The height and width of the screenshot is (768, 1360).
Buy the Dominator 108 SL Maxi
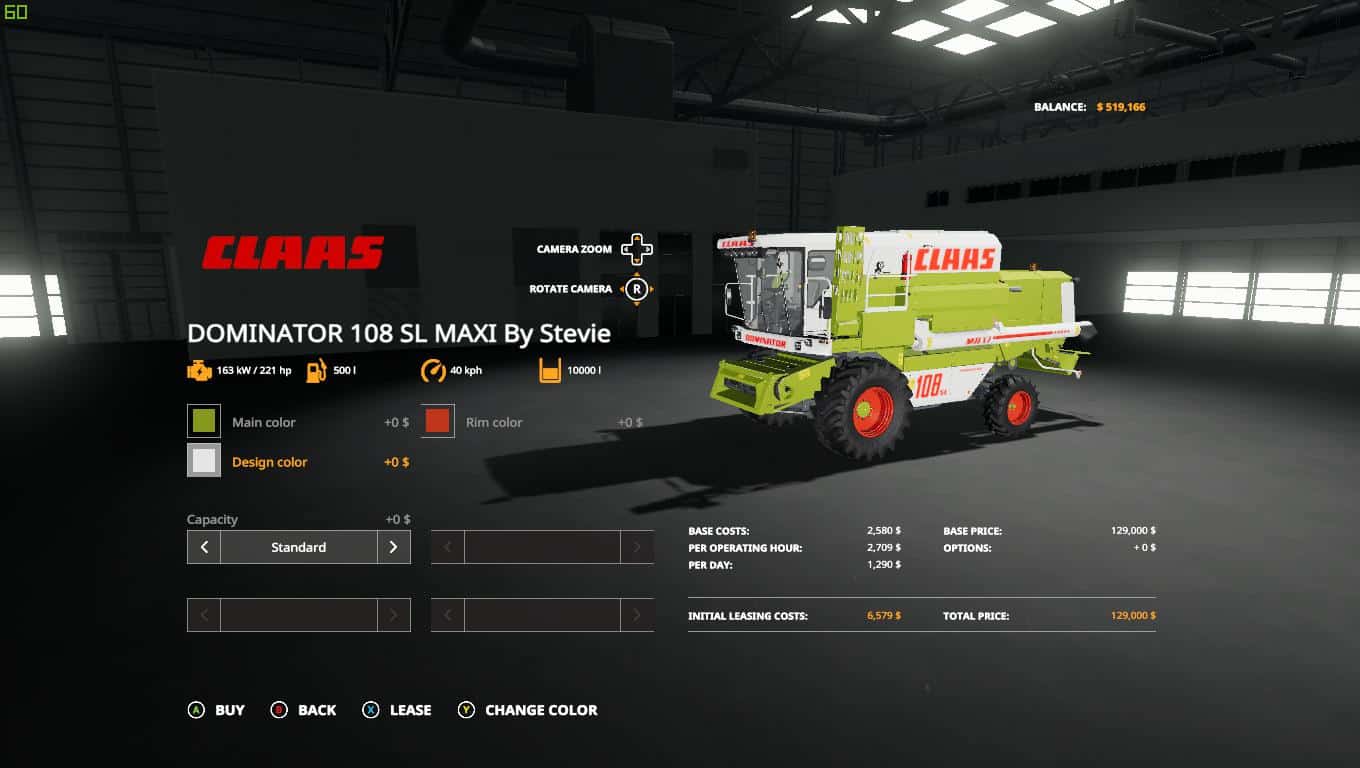click(217, 710)
